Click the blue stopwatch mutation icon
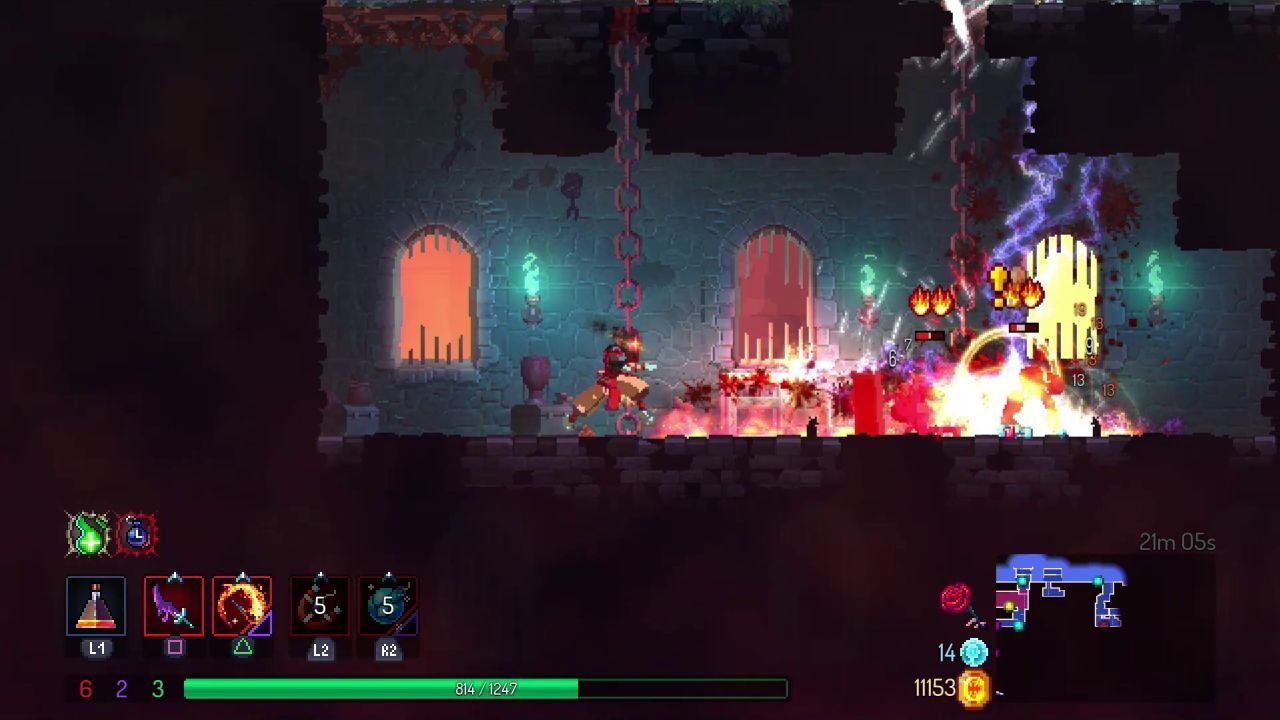 [x=136, y=534]
